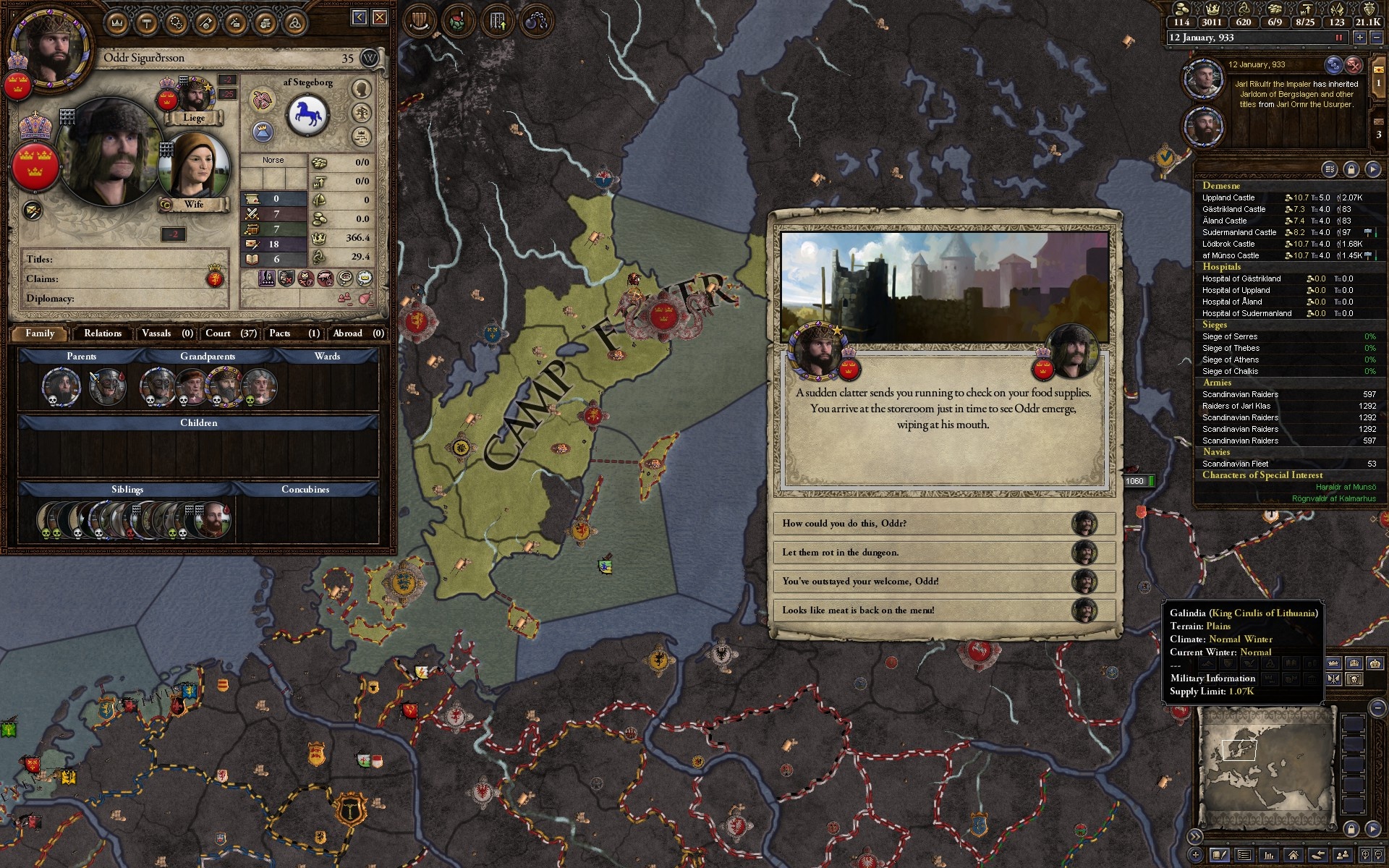Image resolution: width=1389 pixels, height=868 pixels.
Task: Select the Scandinavian Fleet navy
Action: [1236, 464]
